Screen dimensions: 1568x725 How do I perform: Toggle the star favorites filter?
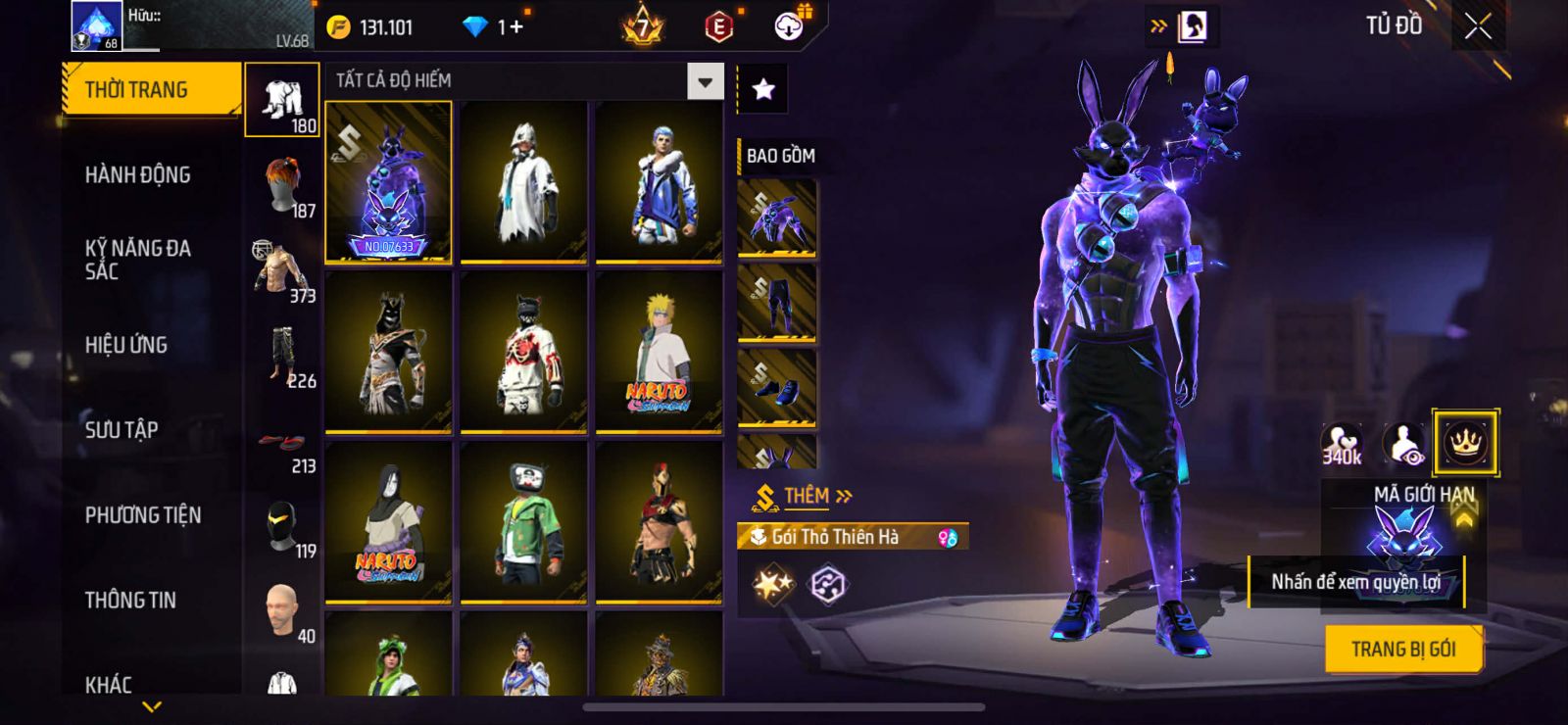(763, 90)
